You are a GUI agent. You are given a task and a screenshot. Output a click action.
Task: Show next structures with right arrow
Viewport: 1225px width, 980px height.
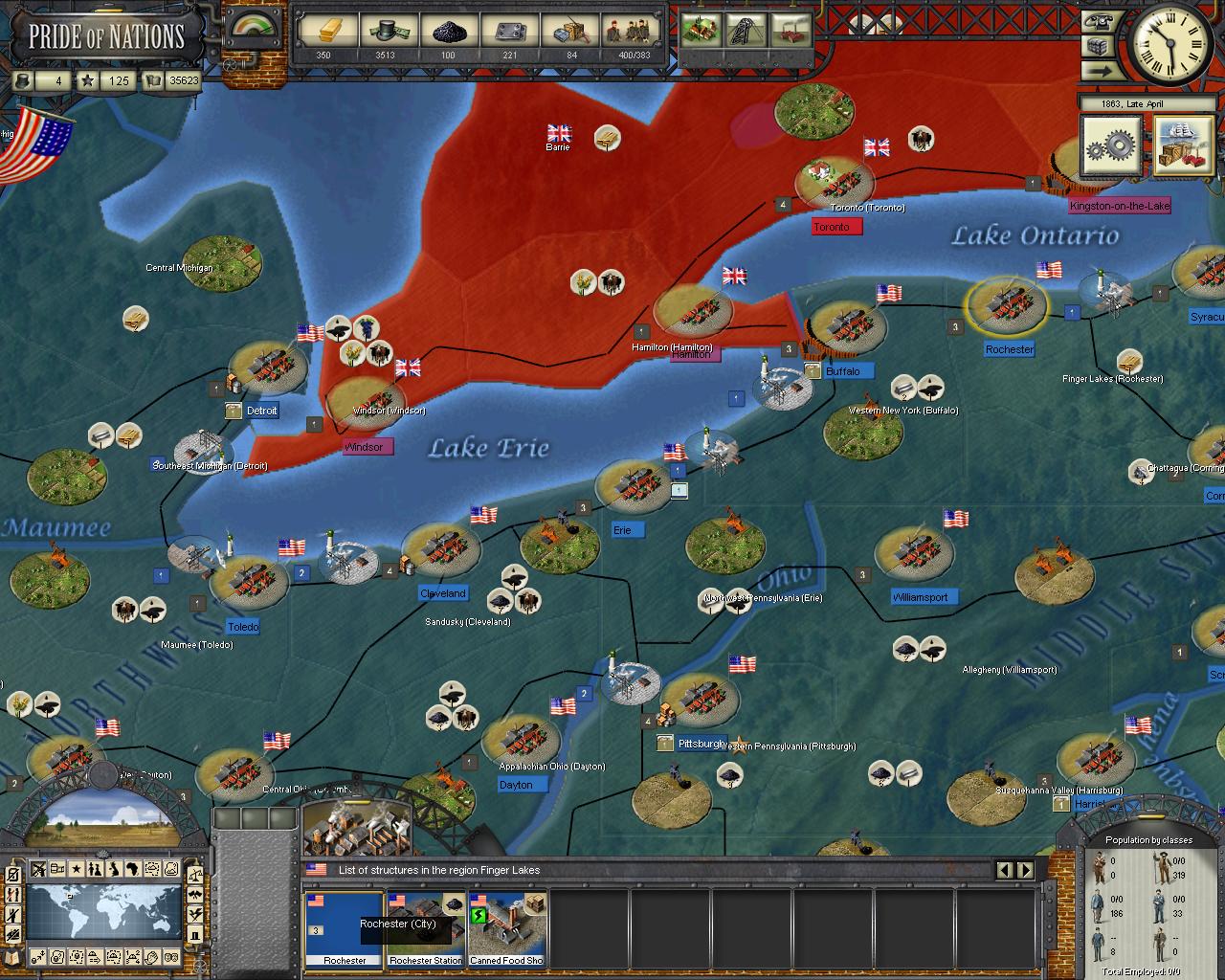pyautogui.click(x=1025, y=870)
